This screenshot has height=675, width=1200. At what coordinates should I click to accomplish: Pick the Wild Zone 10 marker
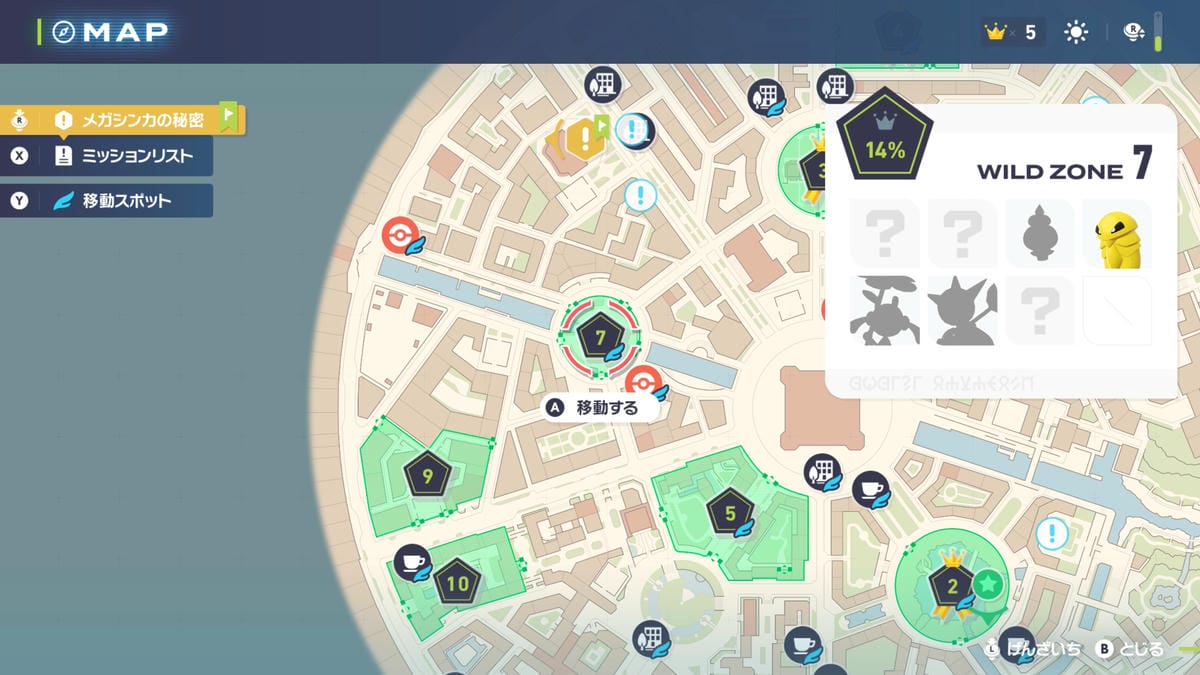(458, 584)
